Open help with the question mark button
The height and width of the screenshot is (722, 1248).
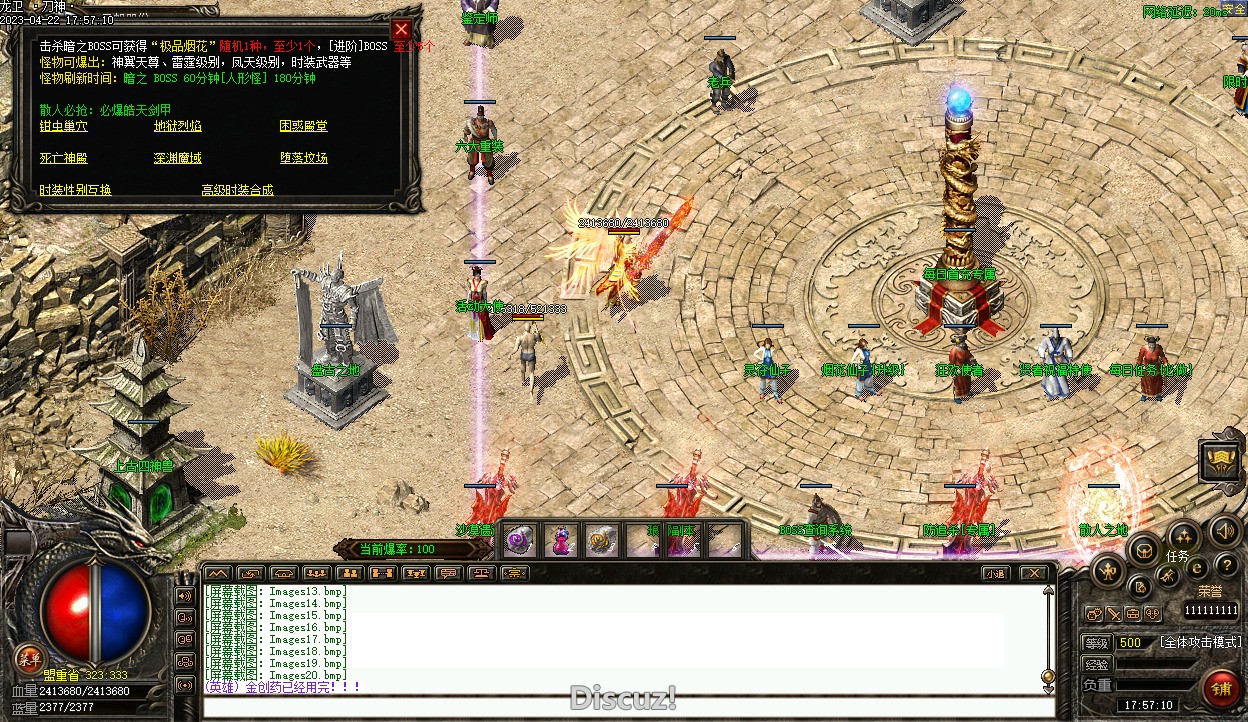[1226, 566]
